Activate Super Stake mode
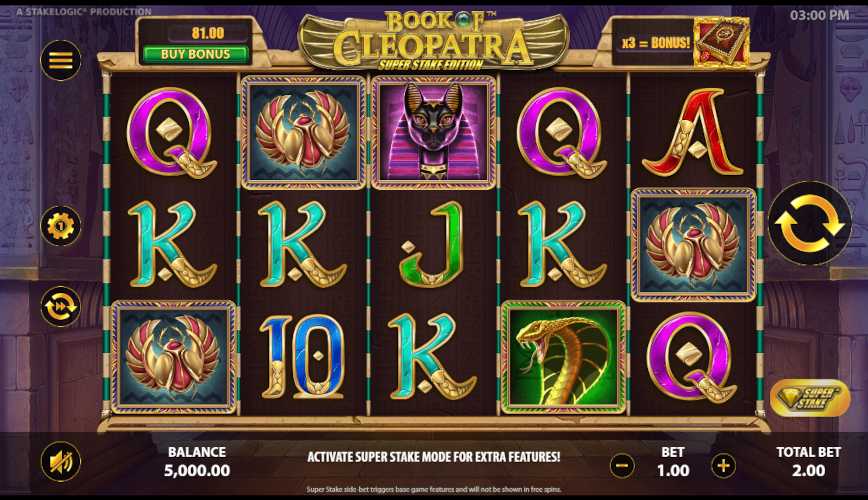This screenshot has width=868, height=500. pyautogui.click(x=810, y=398)
